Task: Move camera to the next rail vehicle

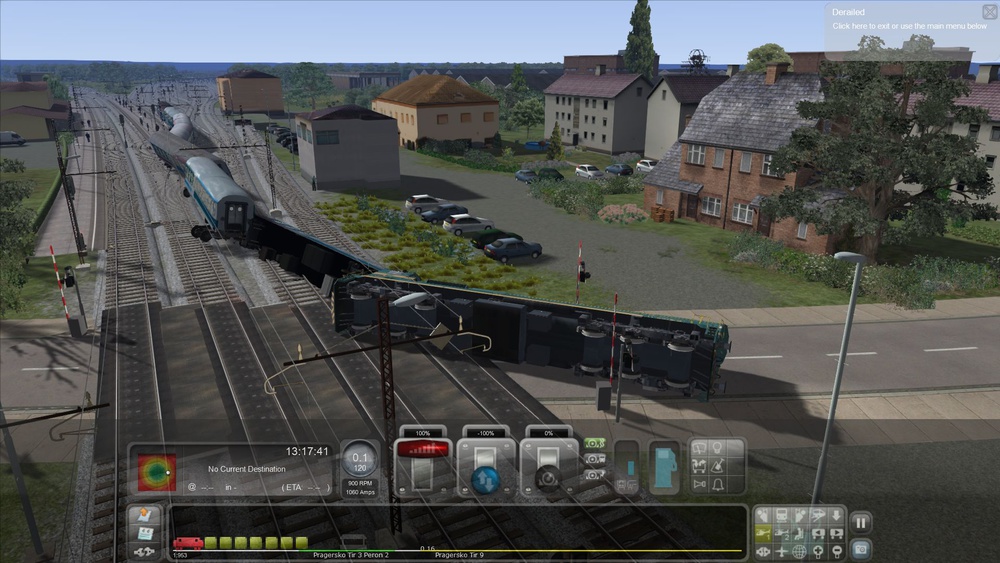Action: (x=835, y=533)
